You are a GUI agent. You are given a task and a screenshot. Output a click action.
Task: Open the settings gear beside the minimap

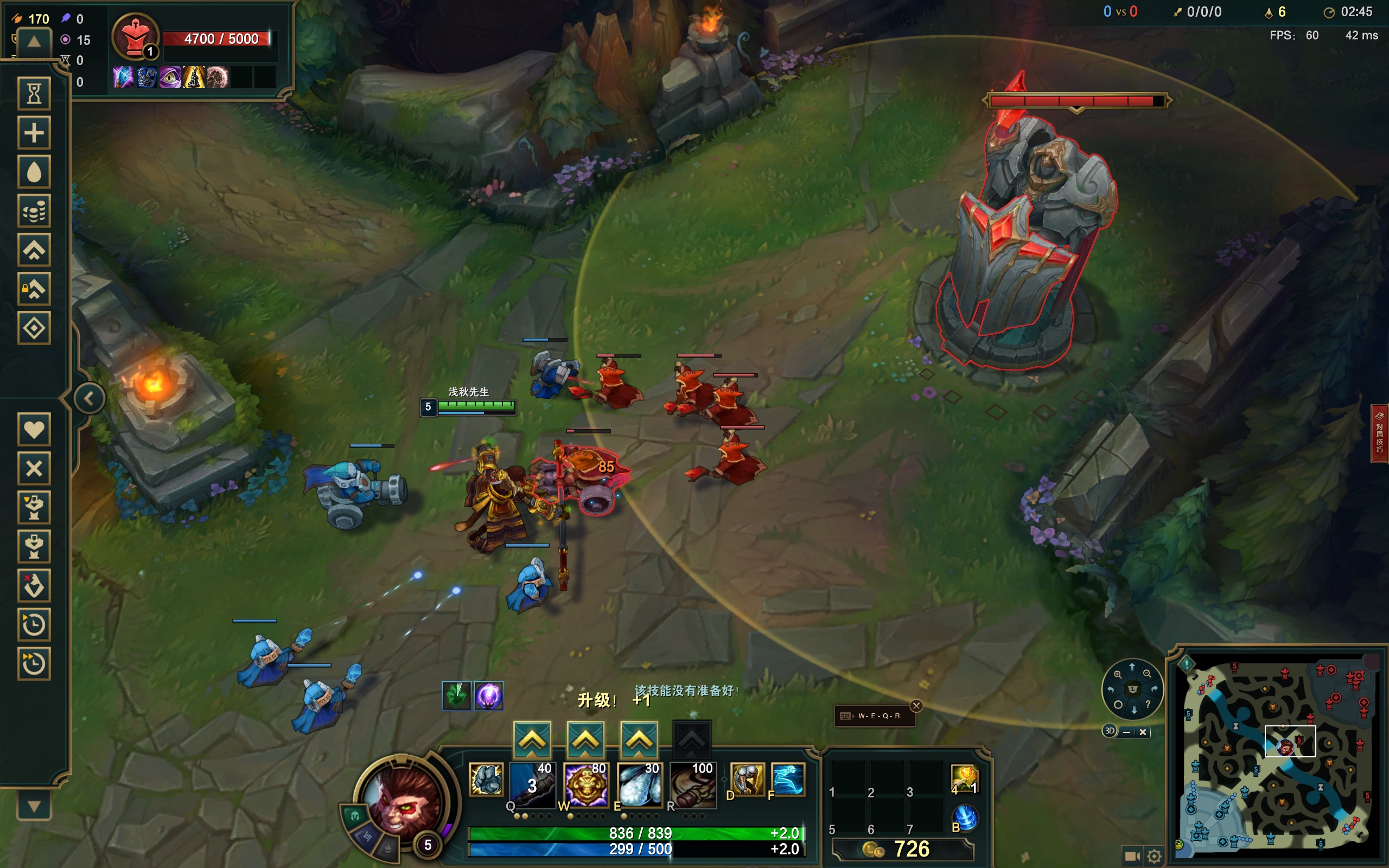click(1154, 856)
